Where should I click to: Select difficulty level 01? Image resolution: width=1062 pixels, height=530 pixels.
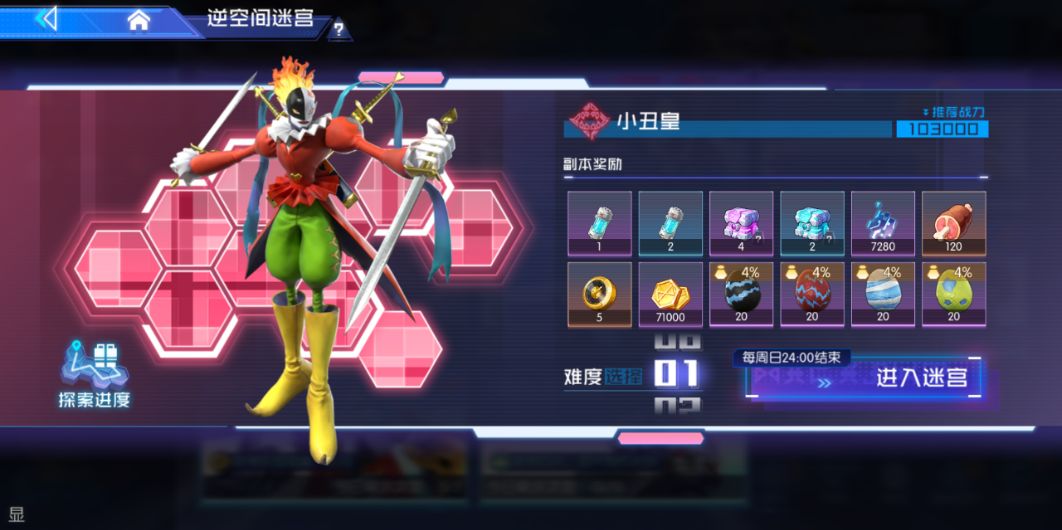tap(676, 374)
